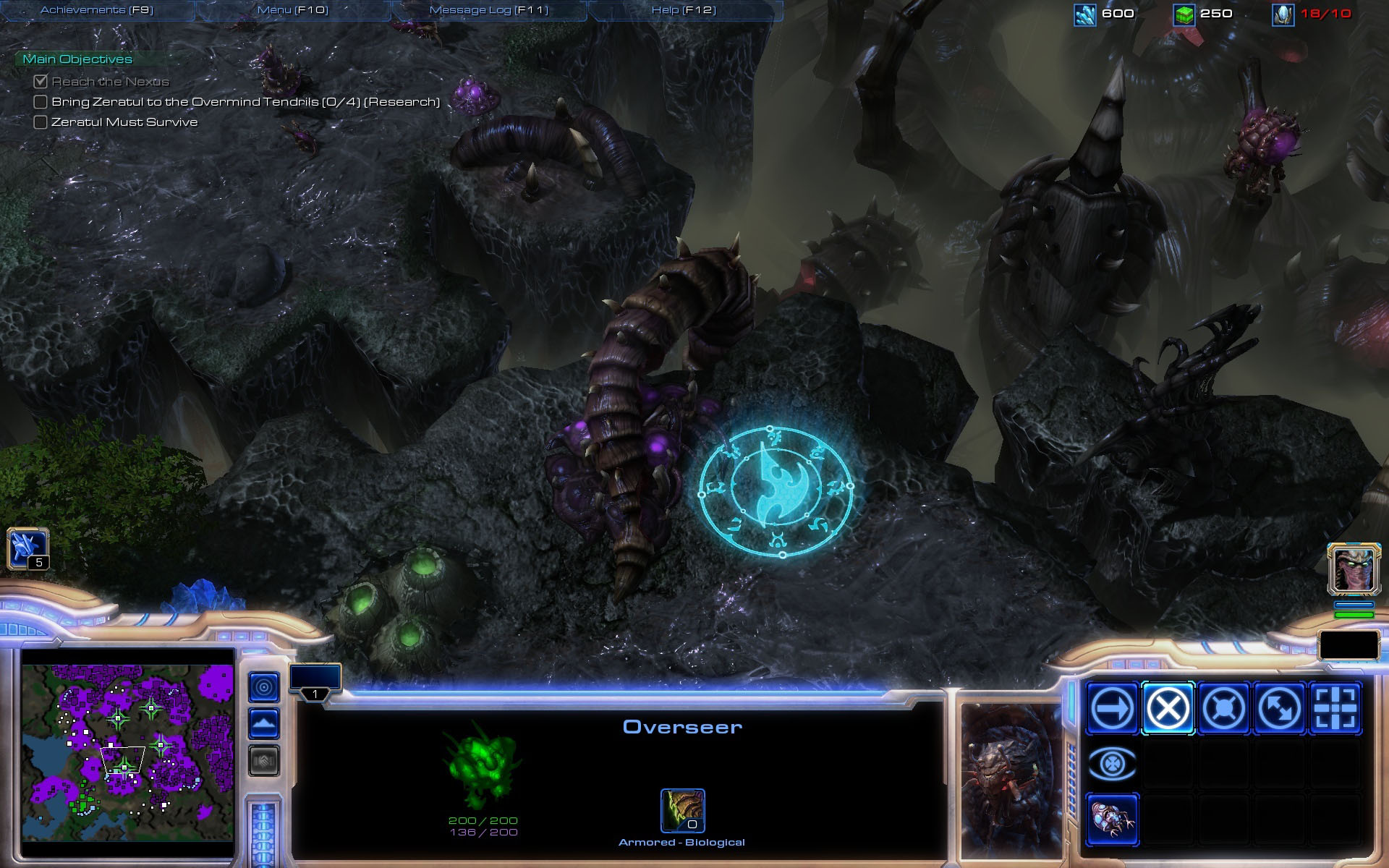Open the Achievements panel
This screenshot has height=868, width=1389.
tap(97, 10)
